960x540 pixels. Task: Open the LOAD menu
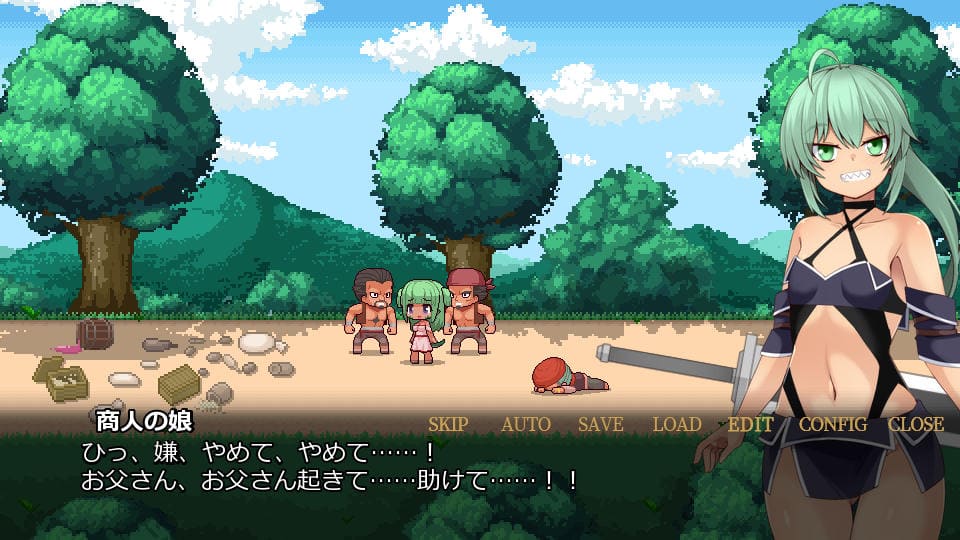[x=677, y=424]
